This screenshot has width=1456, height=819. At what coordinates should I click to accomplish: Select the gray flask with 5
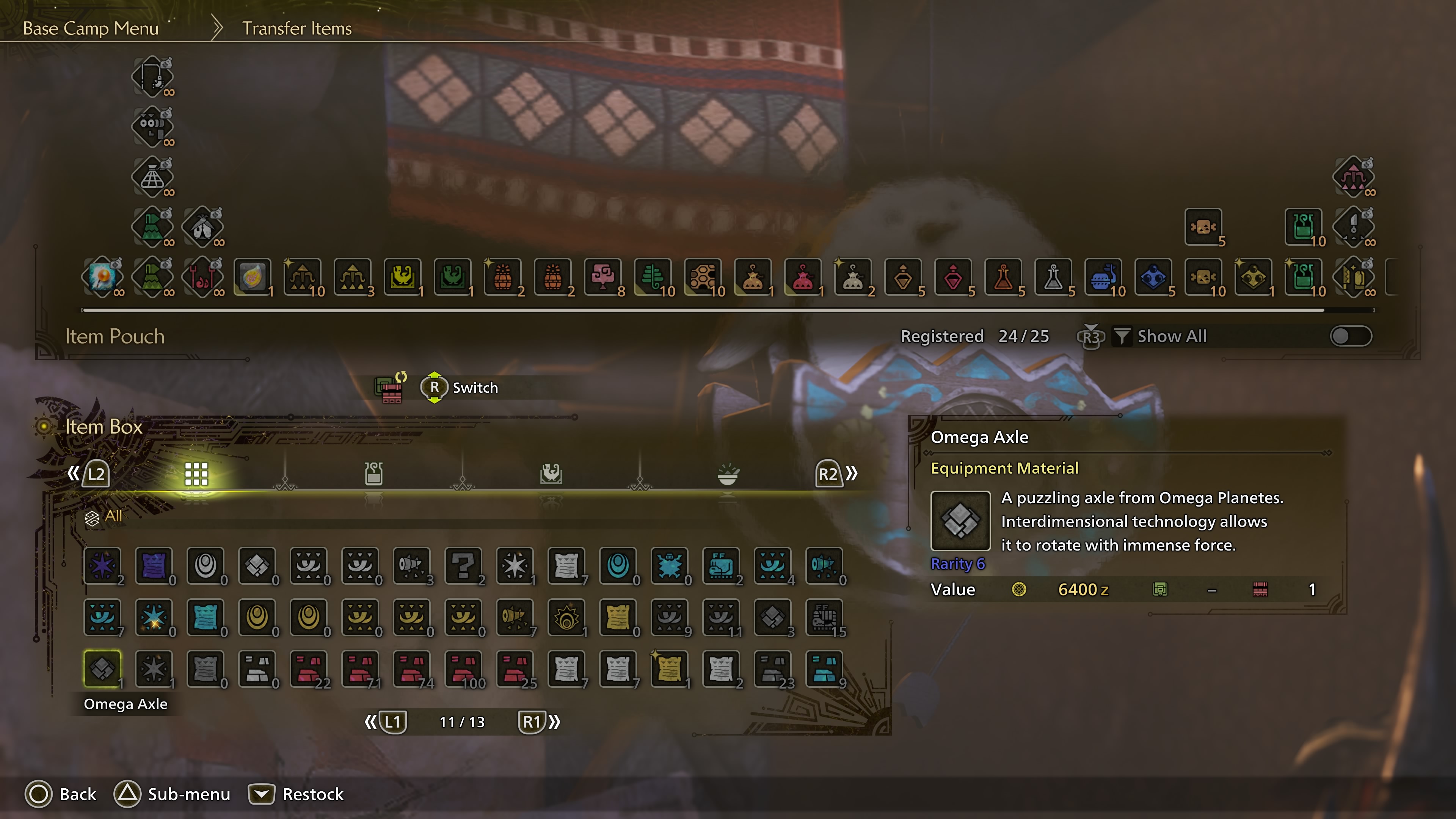coord(1053,277)
